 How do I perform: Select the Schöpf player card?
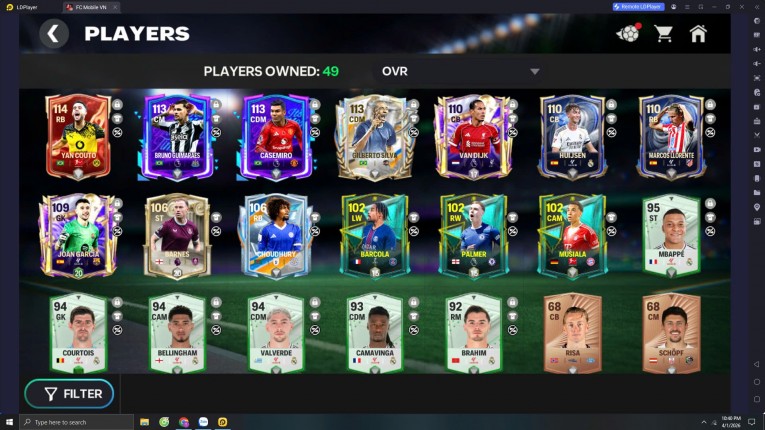(x=670, y=333)
